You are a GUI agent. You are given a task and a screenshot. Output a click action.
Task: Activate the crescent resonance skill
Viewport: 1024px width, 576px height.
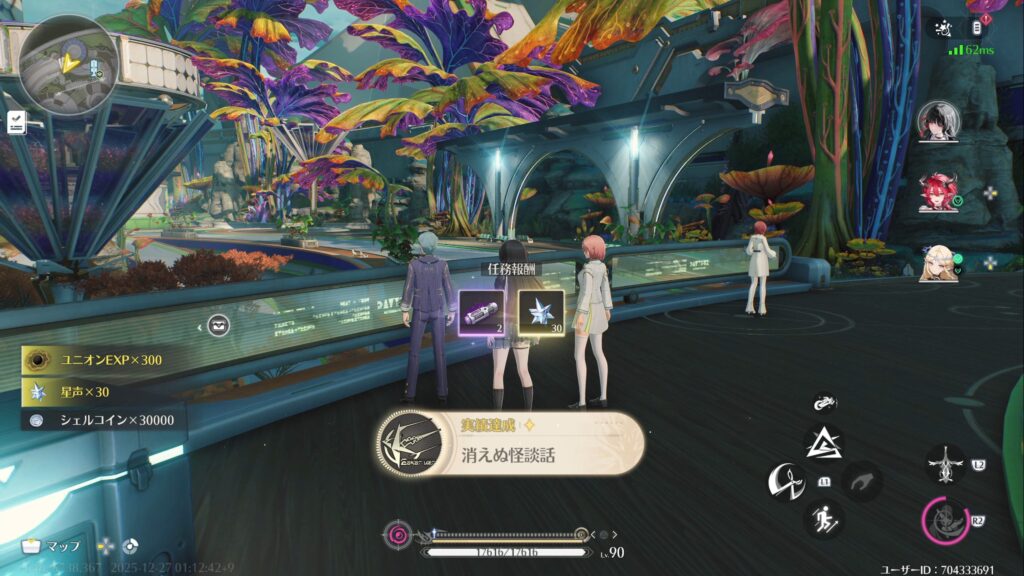[x=786, y=482]
